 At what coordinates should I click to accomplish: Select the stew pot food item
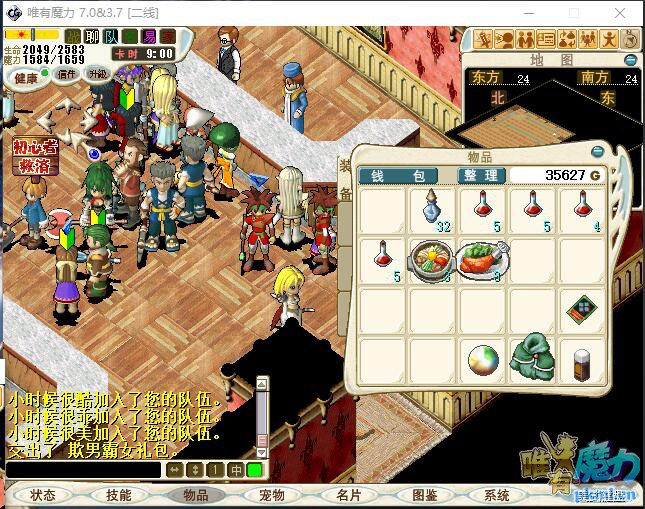[x=431, y=259]
